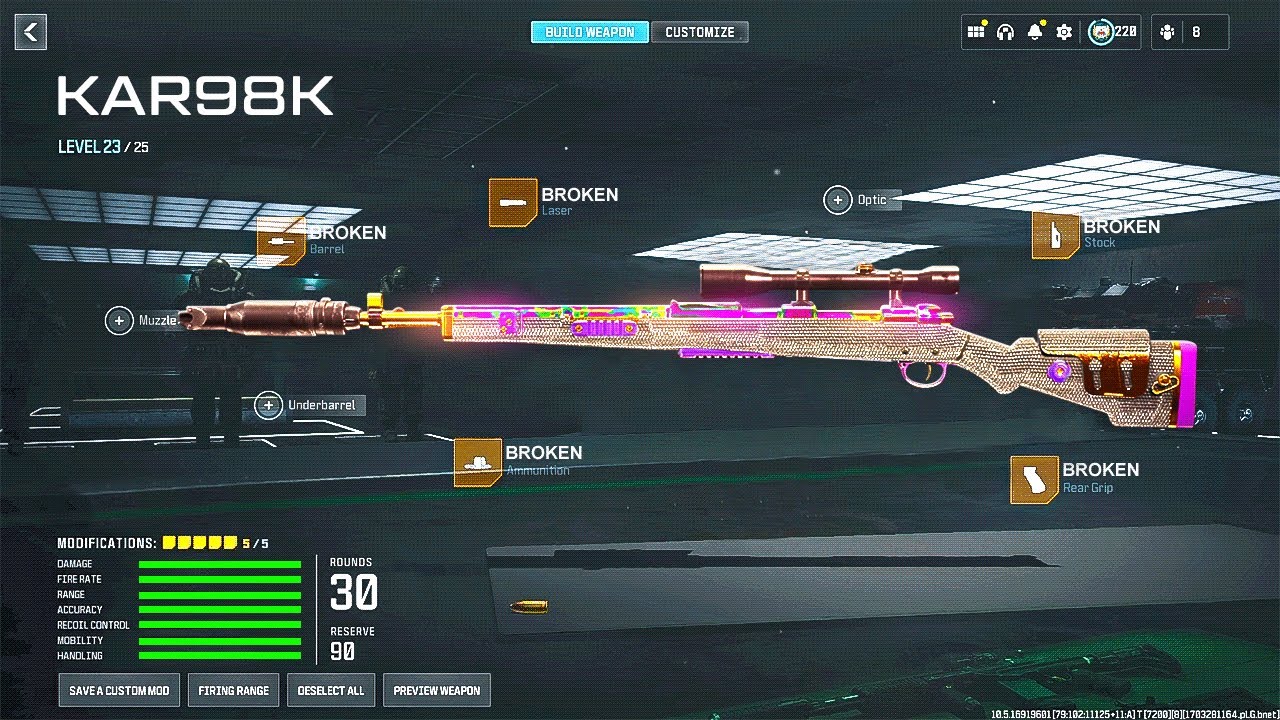This screenshot has width=1280, height=720.
Task: Click Save a Custom Mod
Action: (119, 690)
